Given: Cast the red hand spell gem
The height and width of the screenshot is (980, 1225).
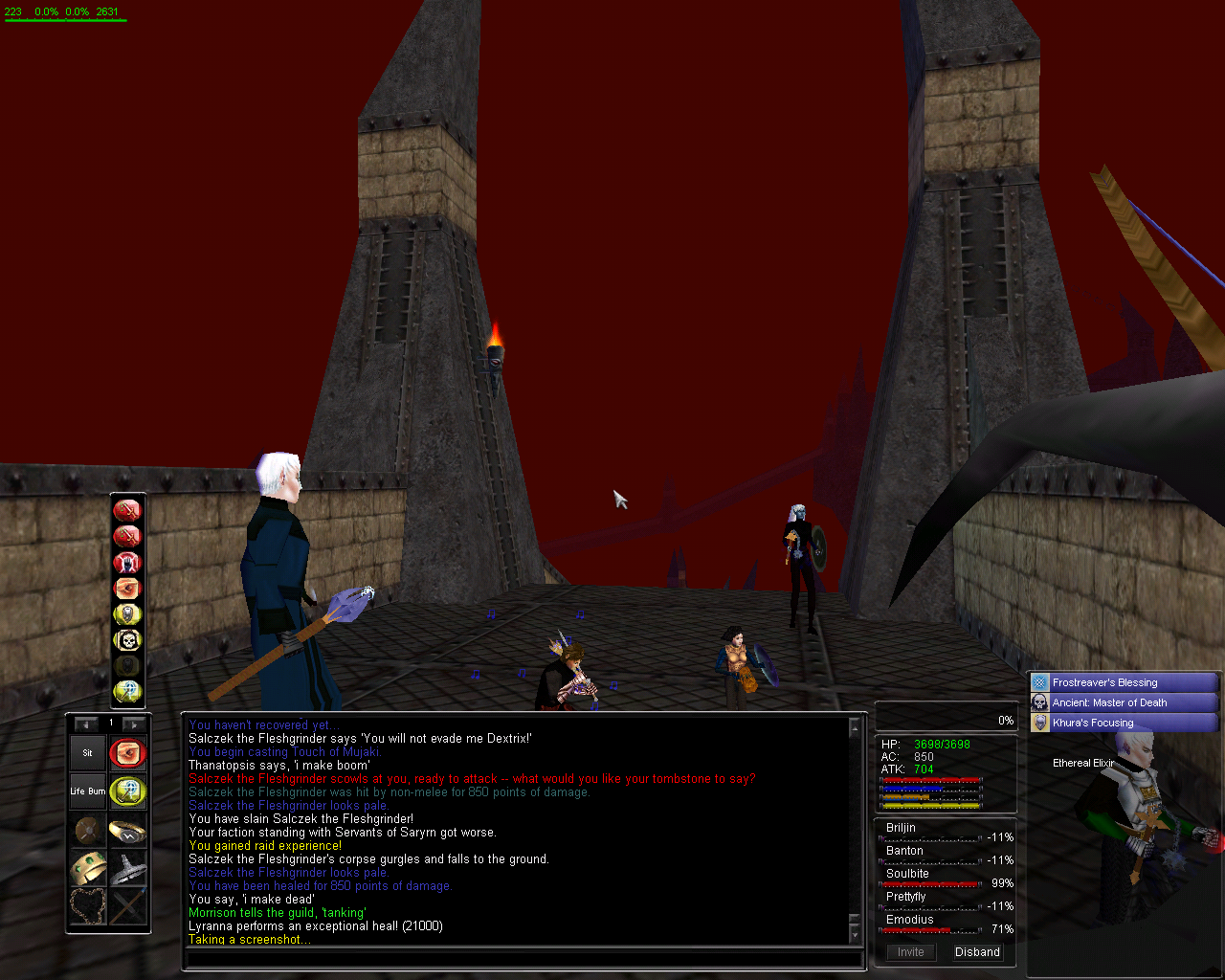Looking at the screenshot, I should (127, 562).
